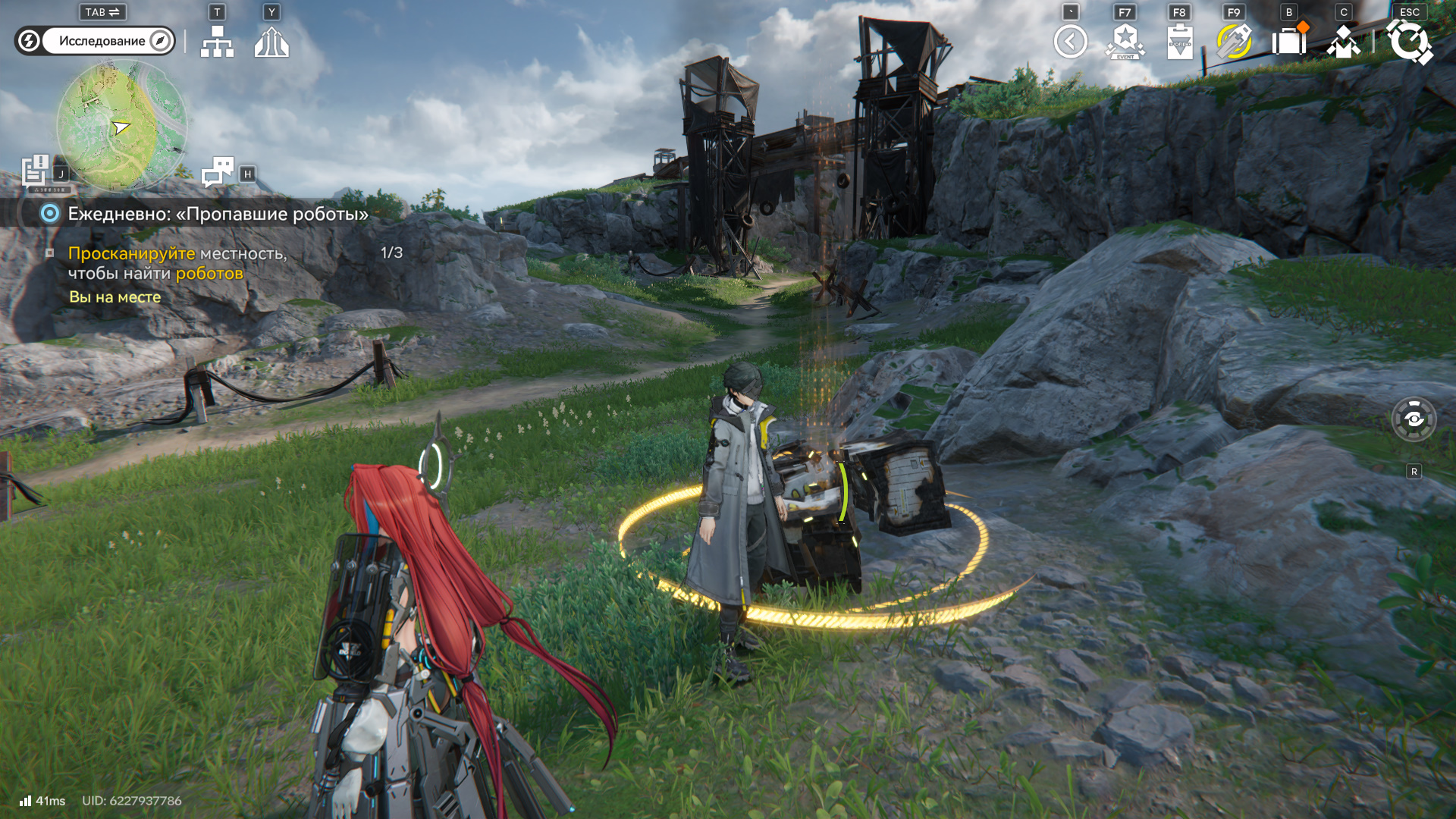Open the yellow ticket pass icon
Viewport: 1456px width, 819px height.
pyautogui.click(x=1234, y=42)
